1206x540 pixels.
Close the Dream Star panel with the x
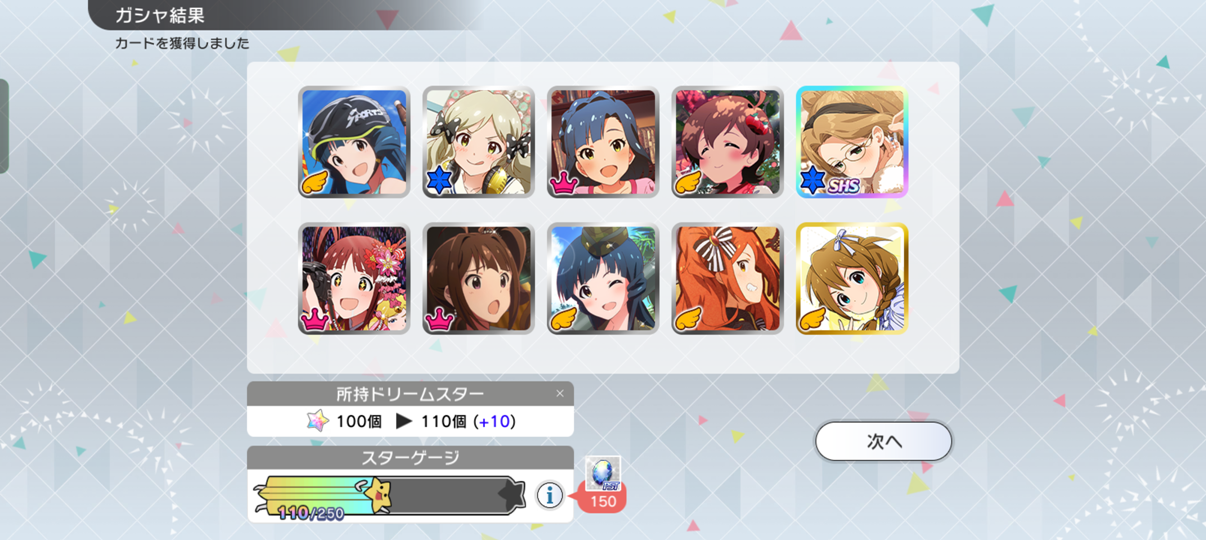point(560,394)
